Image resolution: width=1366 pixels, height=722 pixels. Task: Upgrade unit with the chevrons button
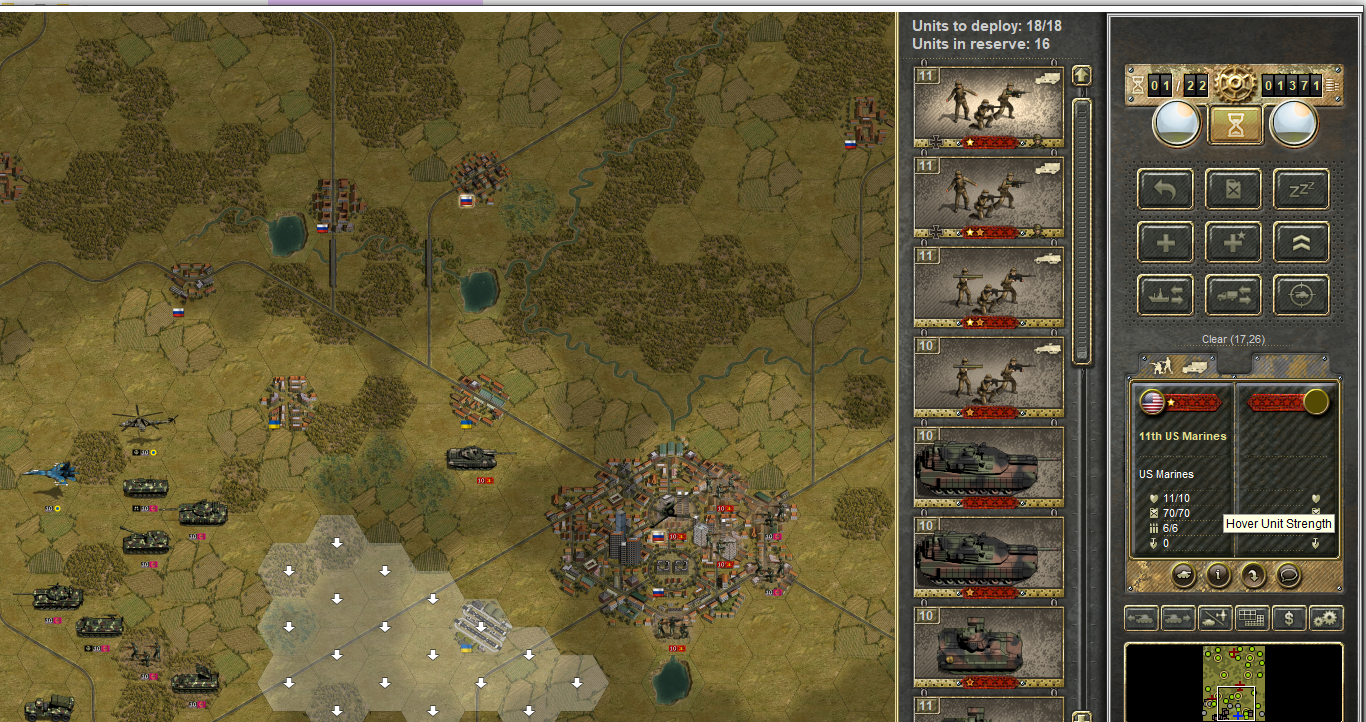coord(1301,242)
